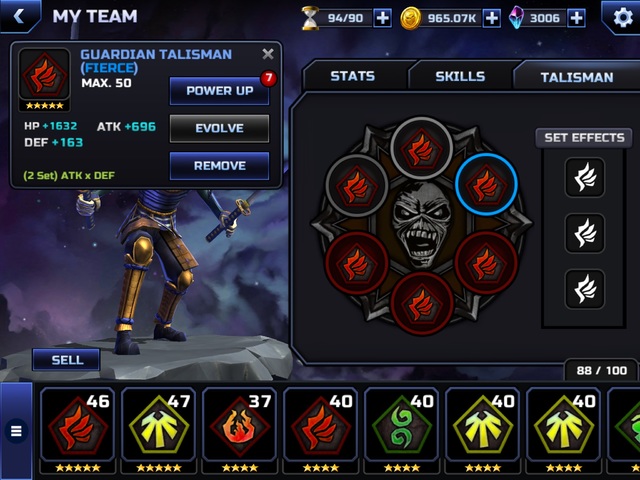
Task: Go back using the top-left arrow
Action: (x=19, y=16)
